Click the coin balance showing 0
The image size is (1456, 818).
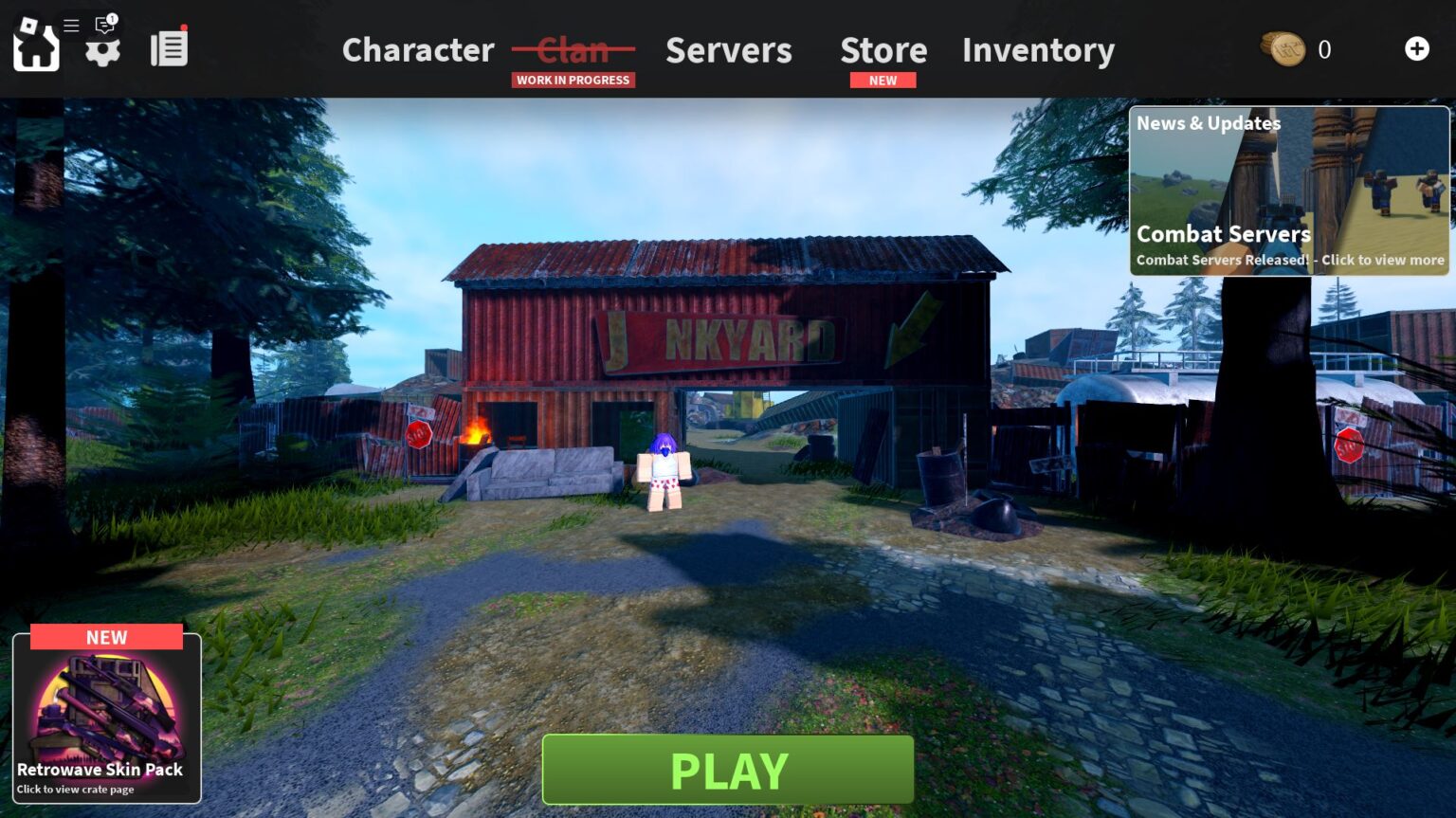(1324, 49)
